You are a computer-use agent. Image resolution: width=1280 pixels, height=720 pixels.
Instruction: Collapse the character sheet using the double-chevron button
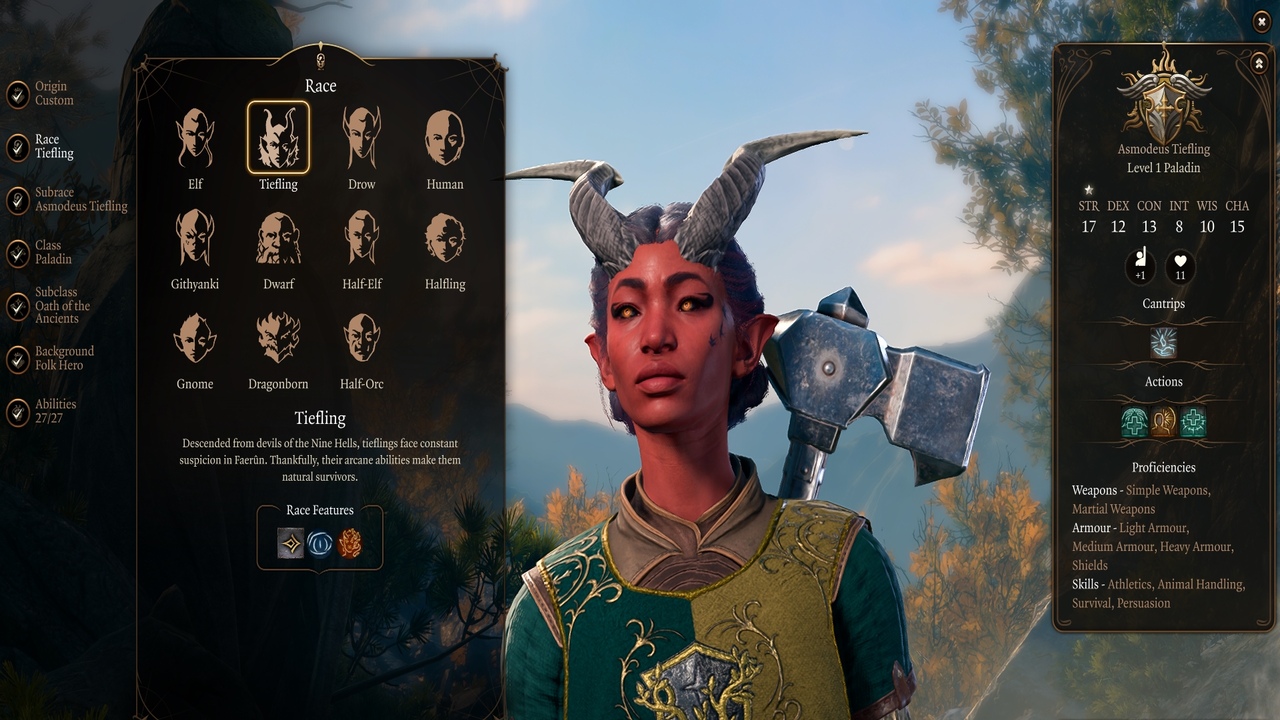1258,63
